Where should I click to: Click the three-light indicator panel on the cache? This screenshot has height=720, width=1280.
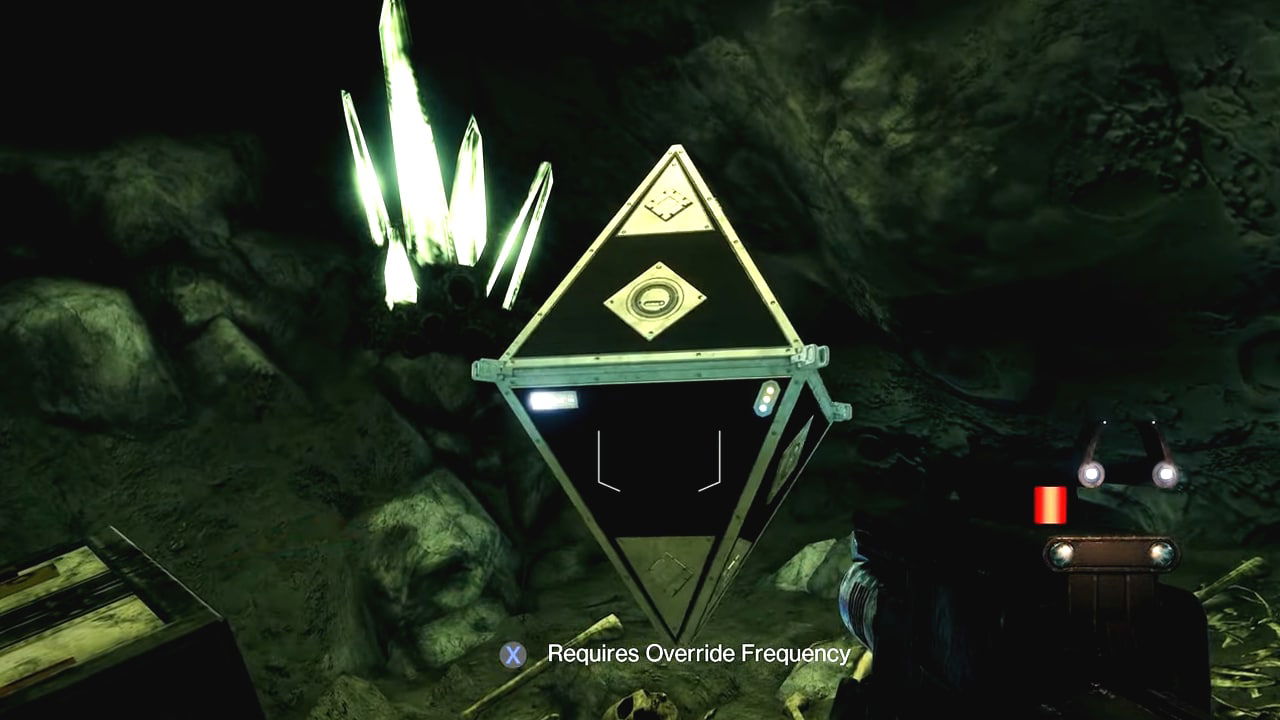[x=766, y=398]
